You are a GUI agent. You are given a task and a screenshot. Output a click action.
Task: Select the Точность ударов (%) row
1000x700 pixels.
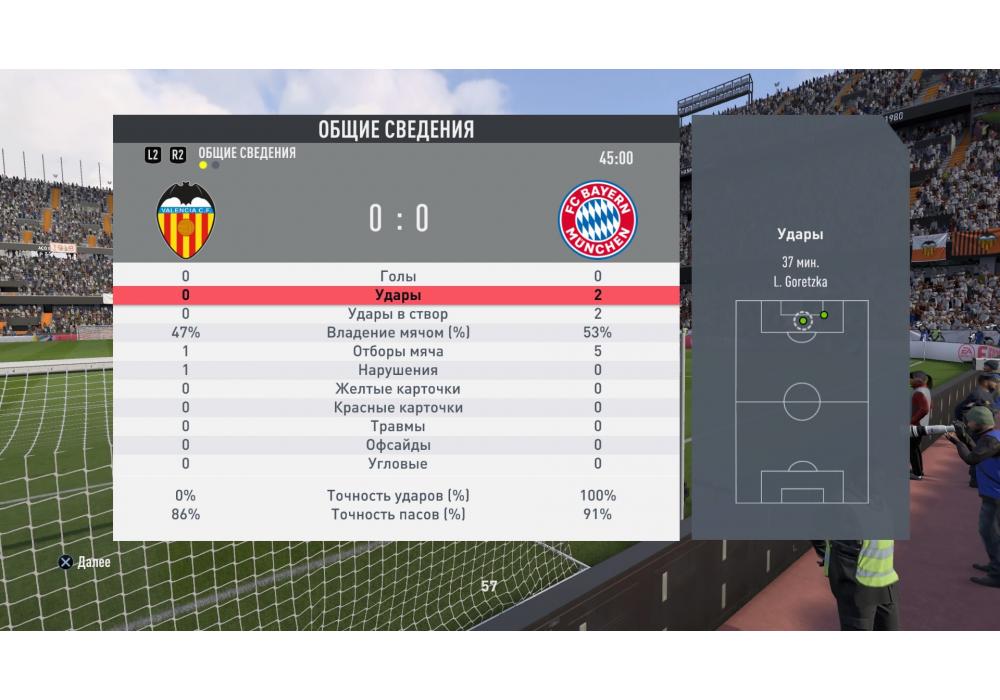tap(398, 495)
